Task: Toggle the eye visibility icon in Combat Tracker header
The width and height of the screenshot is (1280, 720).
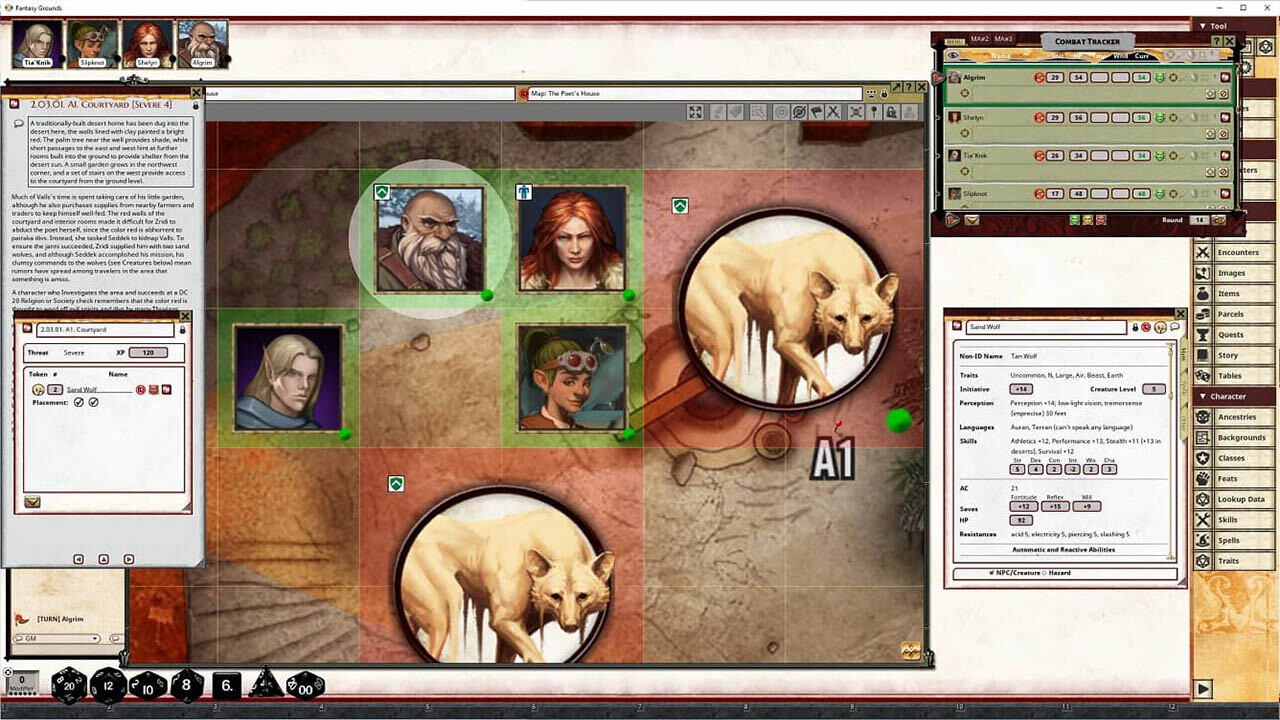Action: (x=954, y=56)
